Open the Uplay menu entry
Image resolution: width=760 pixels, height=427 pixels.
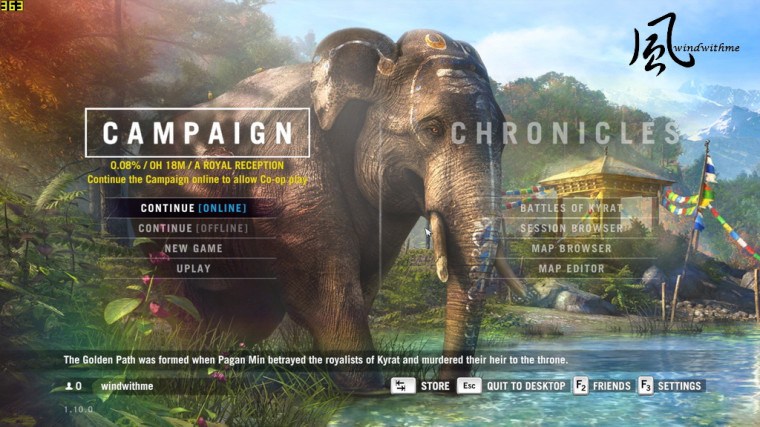coord(193,268)
